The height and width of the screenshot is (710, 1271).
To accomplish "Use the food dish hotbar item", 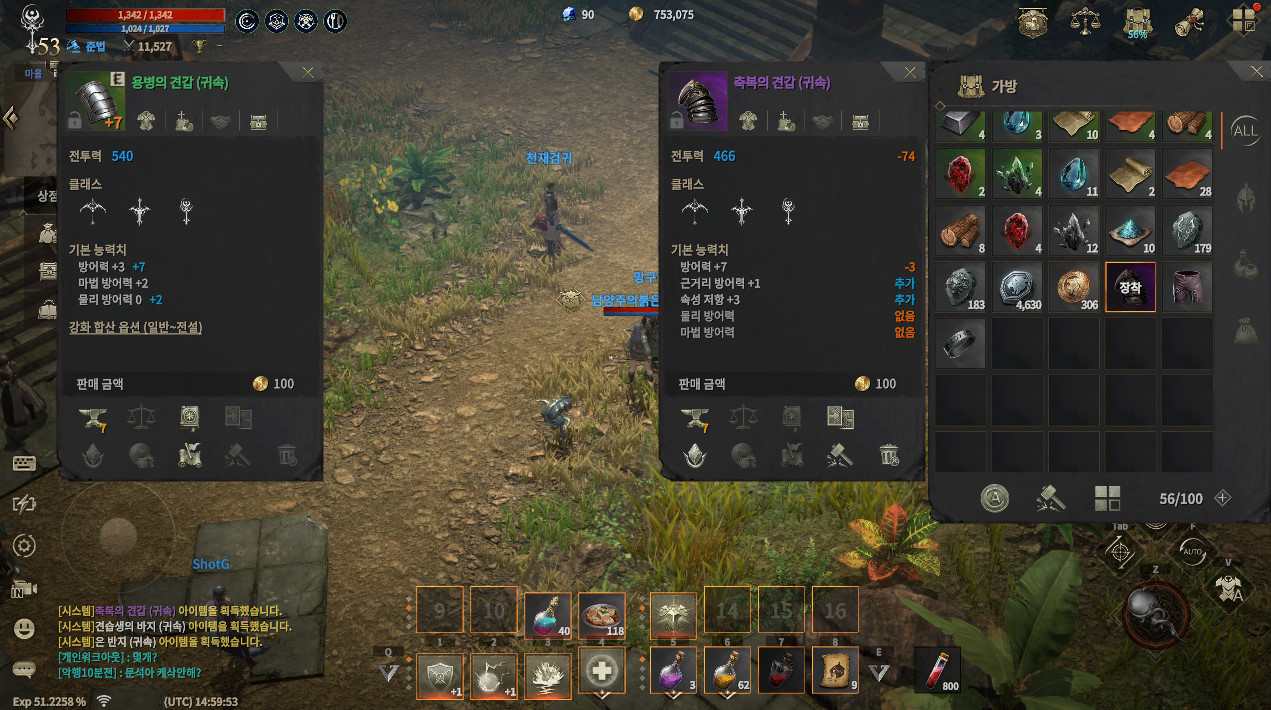I will [x=602, y=615].
